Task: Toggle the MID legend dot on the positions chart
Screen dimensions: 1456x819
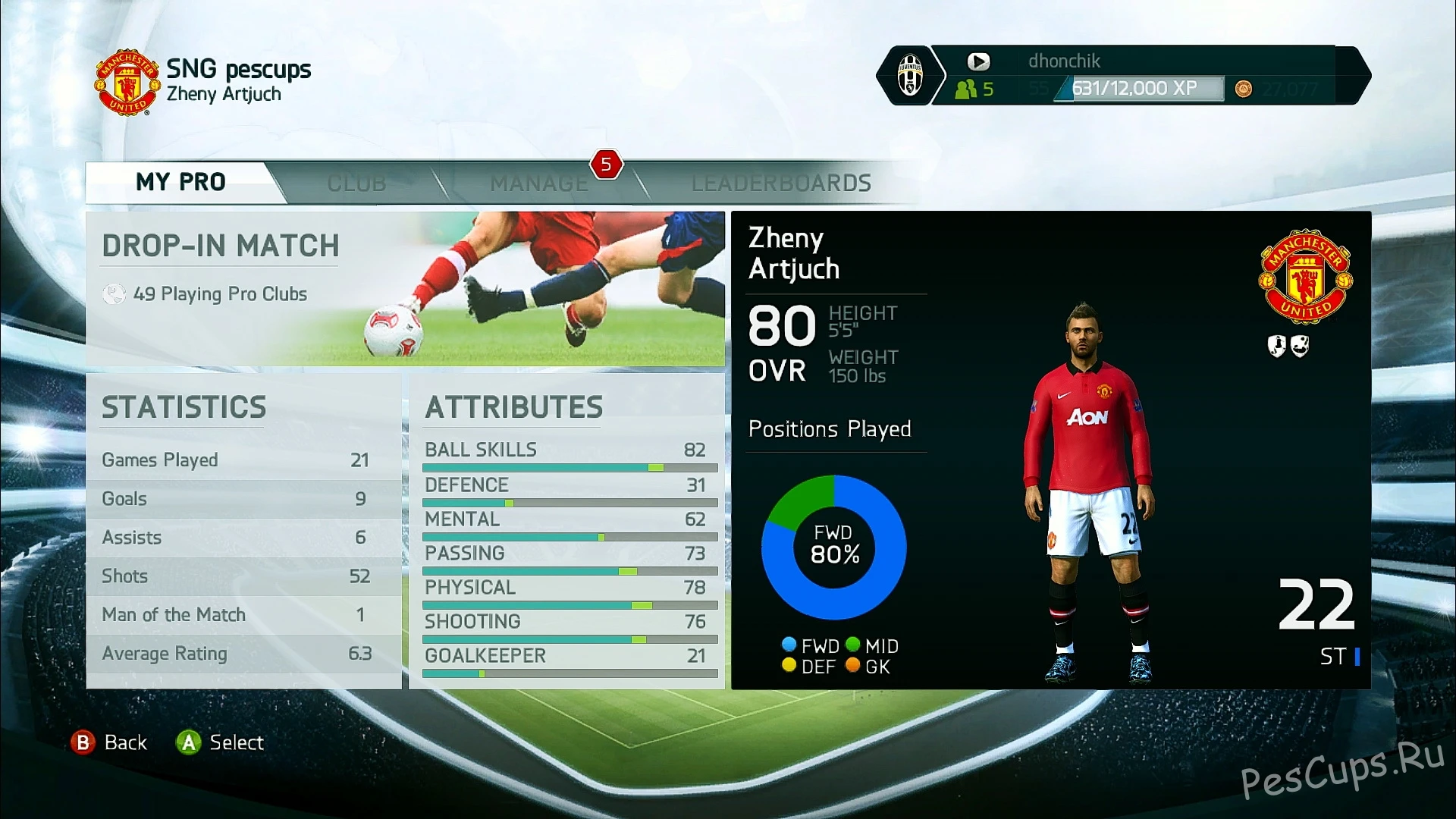Action: point(854,645)
